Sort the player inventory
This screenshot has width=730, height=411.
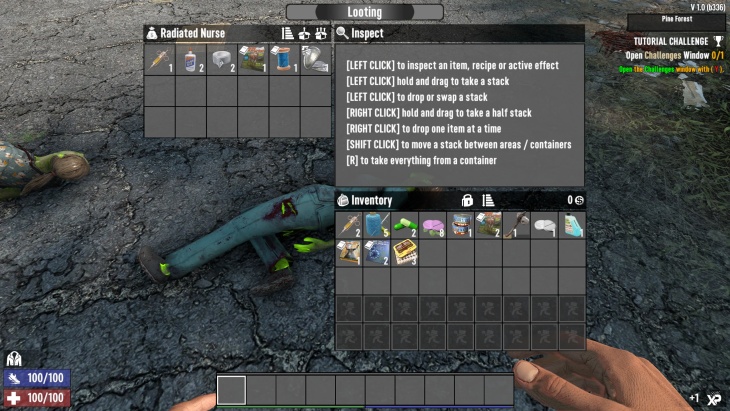coord(488,201)
